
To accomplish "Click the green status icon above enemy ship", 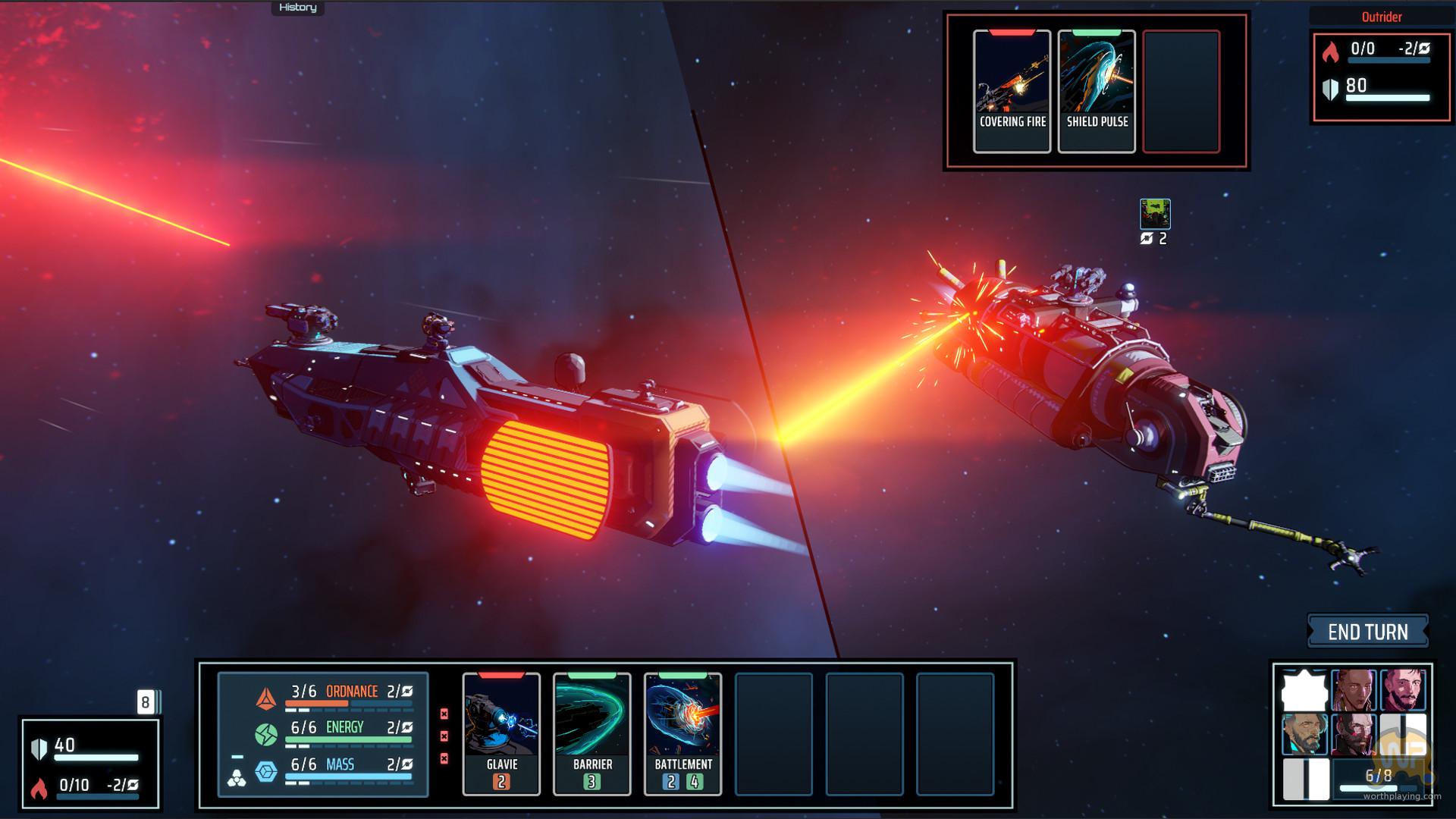I will (x=1155, y=214).
